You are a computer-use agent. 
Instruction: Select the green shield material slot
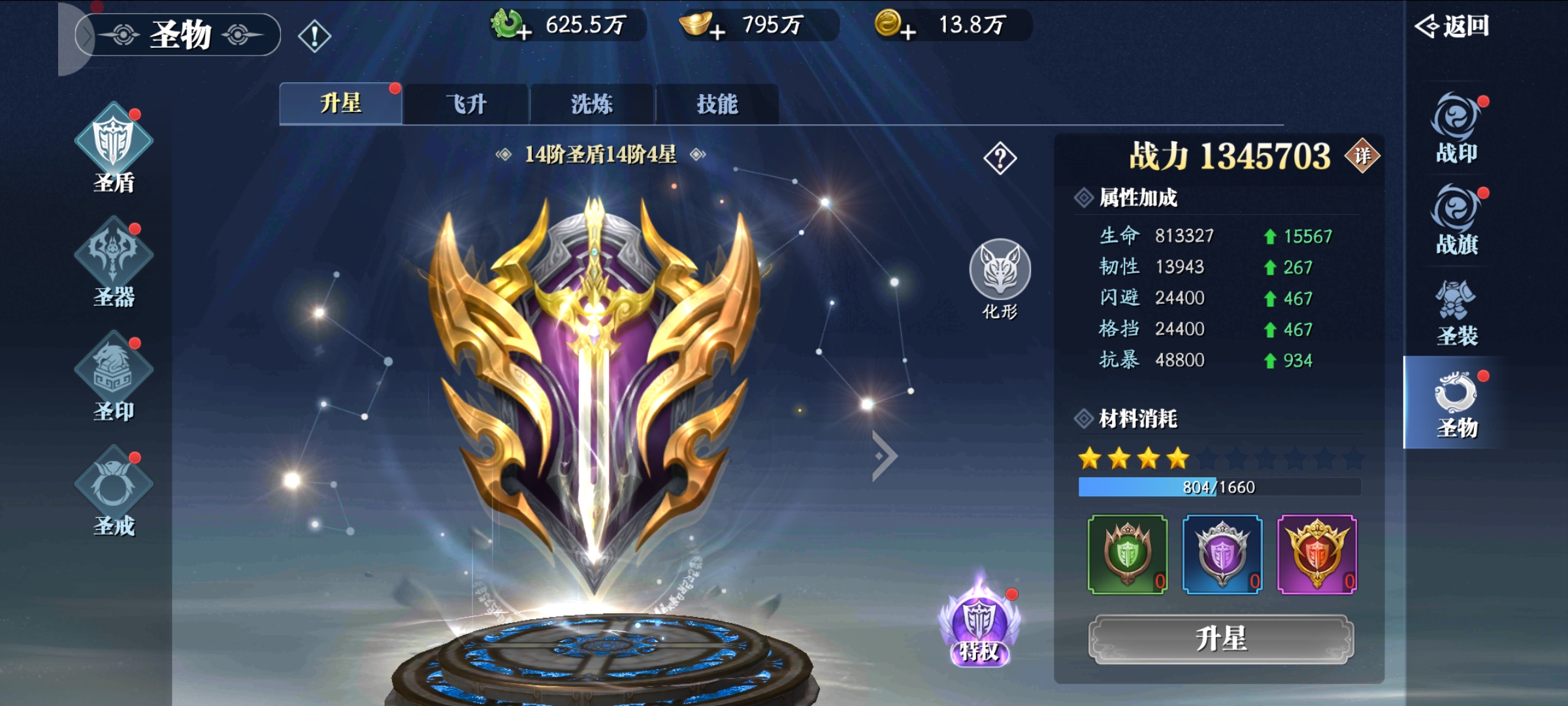point(1127,554)
